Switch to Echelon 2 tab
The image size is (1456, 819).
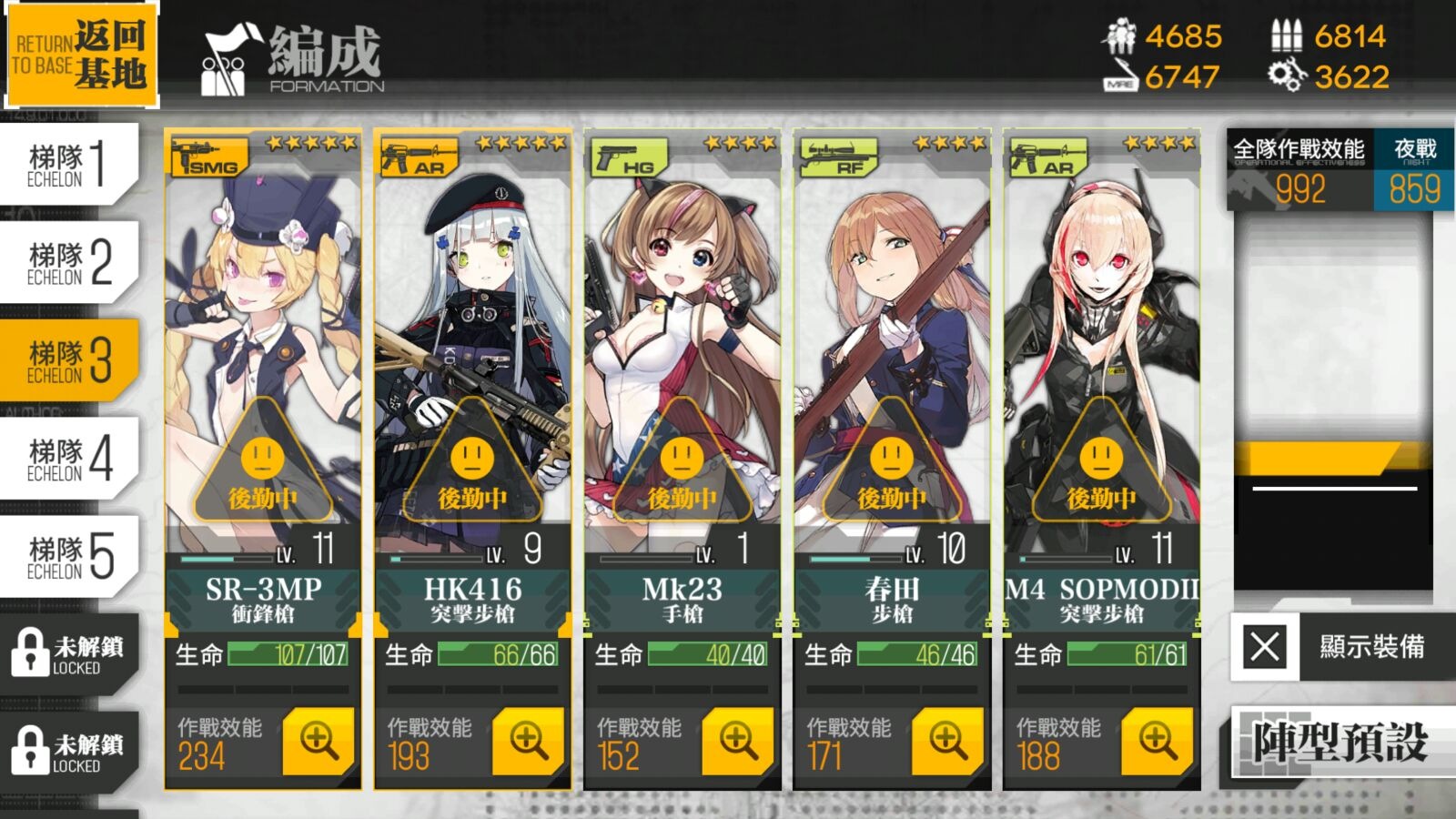tap(69, 263)
